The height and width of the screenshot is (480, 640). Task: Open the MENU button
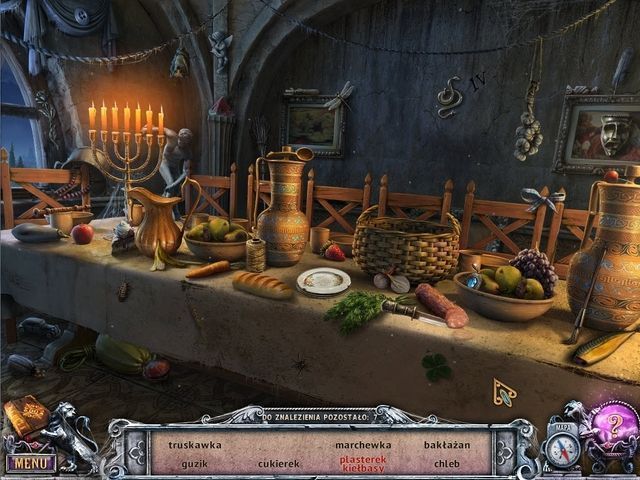(x=29, y=463)
